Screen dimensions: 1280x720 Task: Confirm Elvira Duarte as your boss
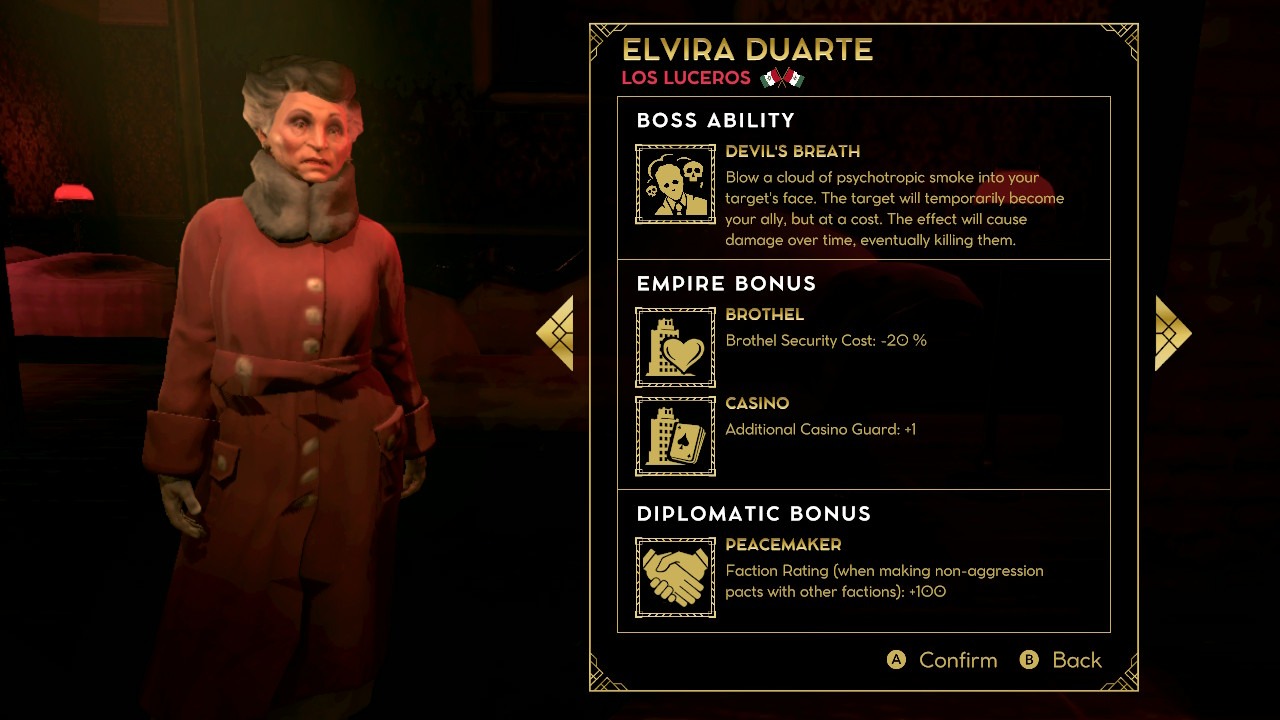943,660
